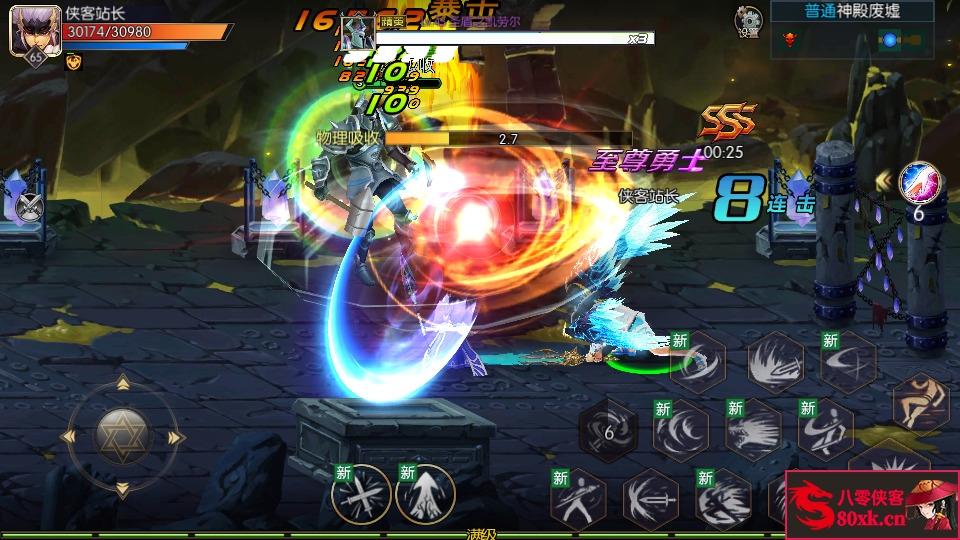Activate the upward arrow burst round skill

coord(425,494)
